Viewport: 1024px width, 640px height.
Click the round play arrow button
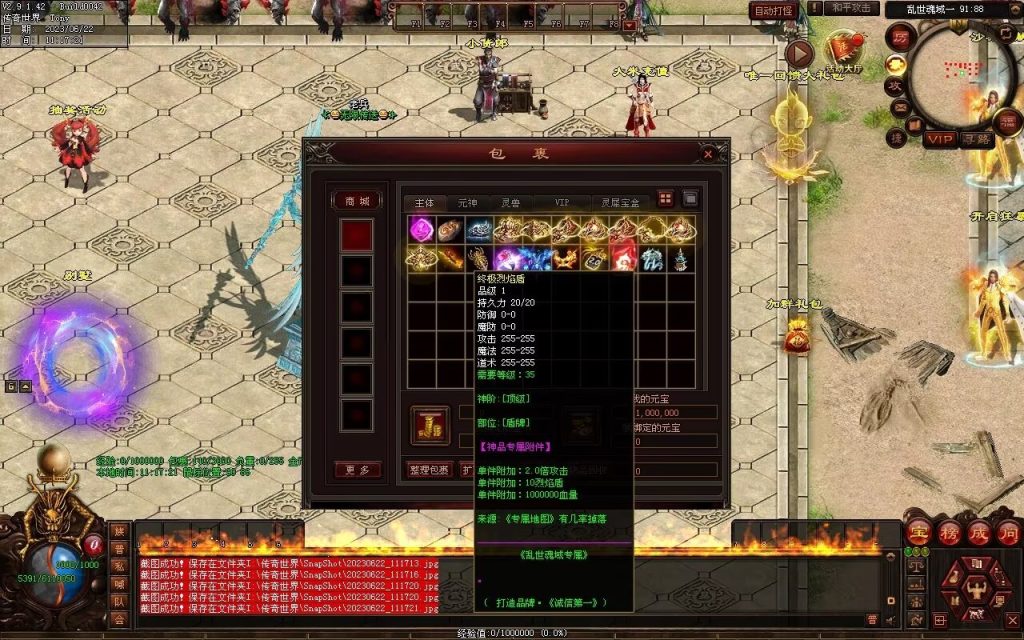pyautogui.click(x=798, y=53)
